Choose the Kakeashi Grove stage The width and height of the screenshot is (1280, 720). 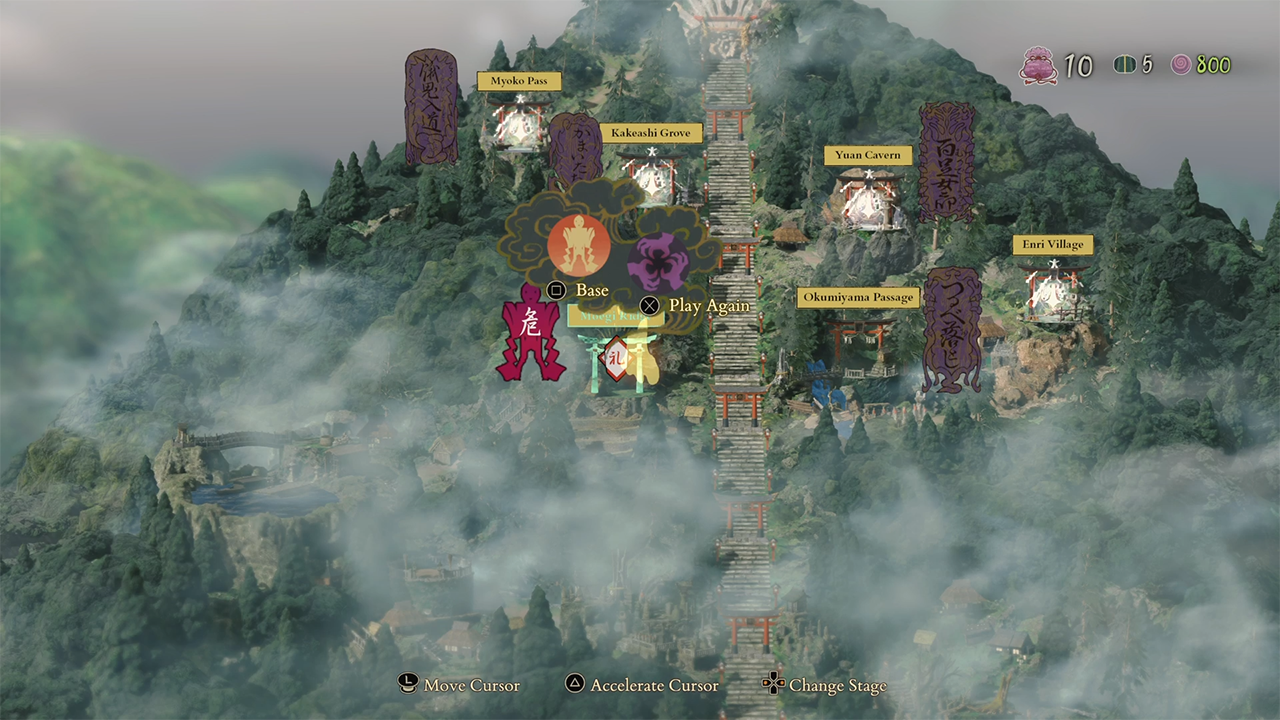point(652,176)
